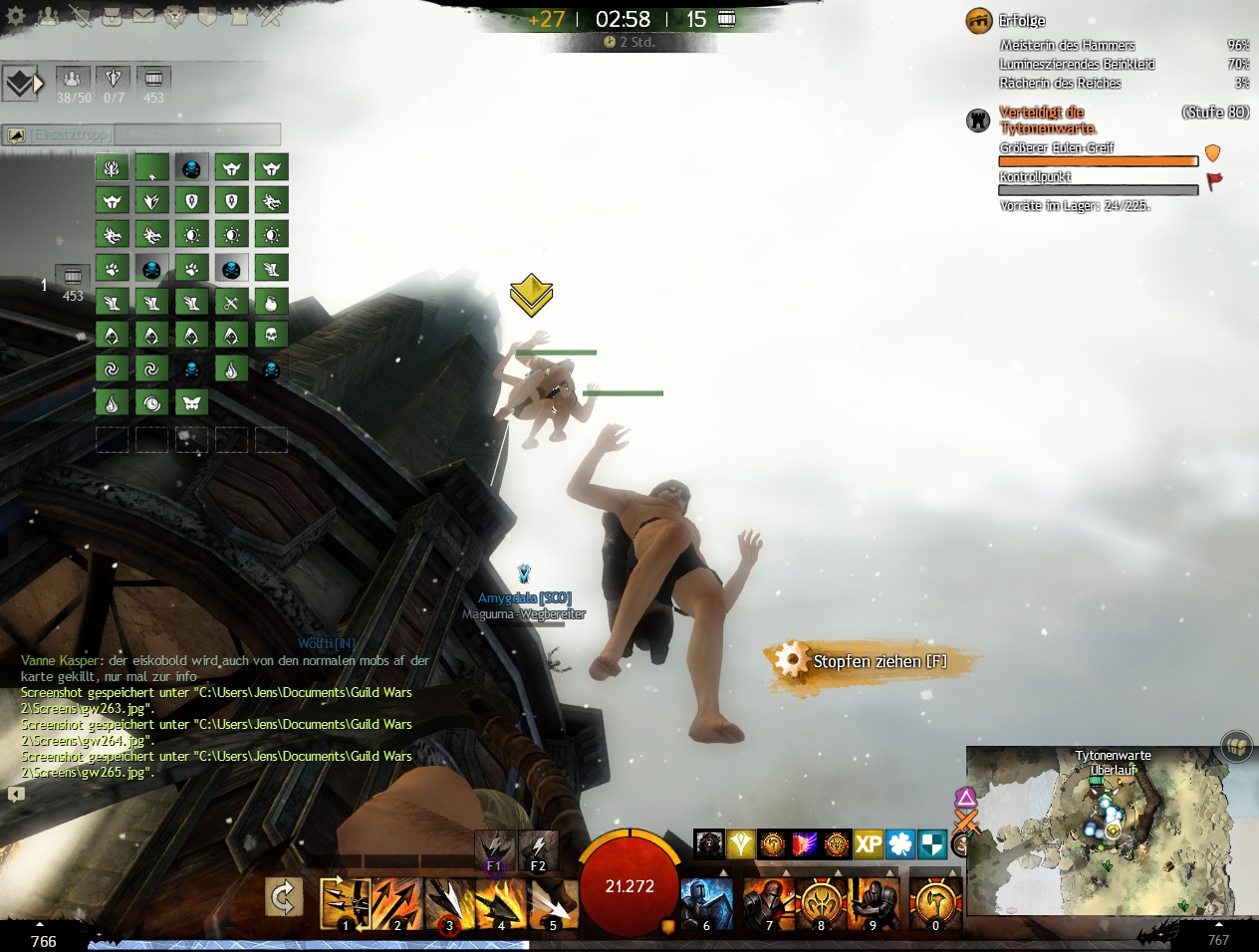Open the World vs World castle icon
The height and width of the screenshot is (952, 1259).
point(239,16)
